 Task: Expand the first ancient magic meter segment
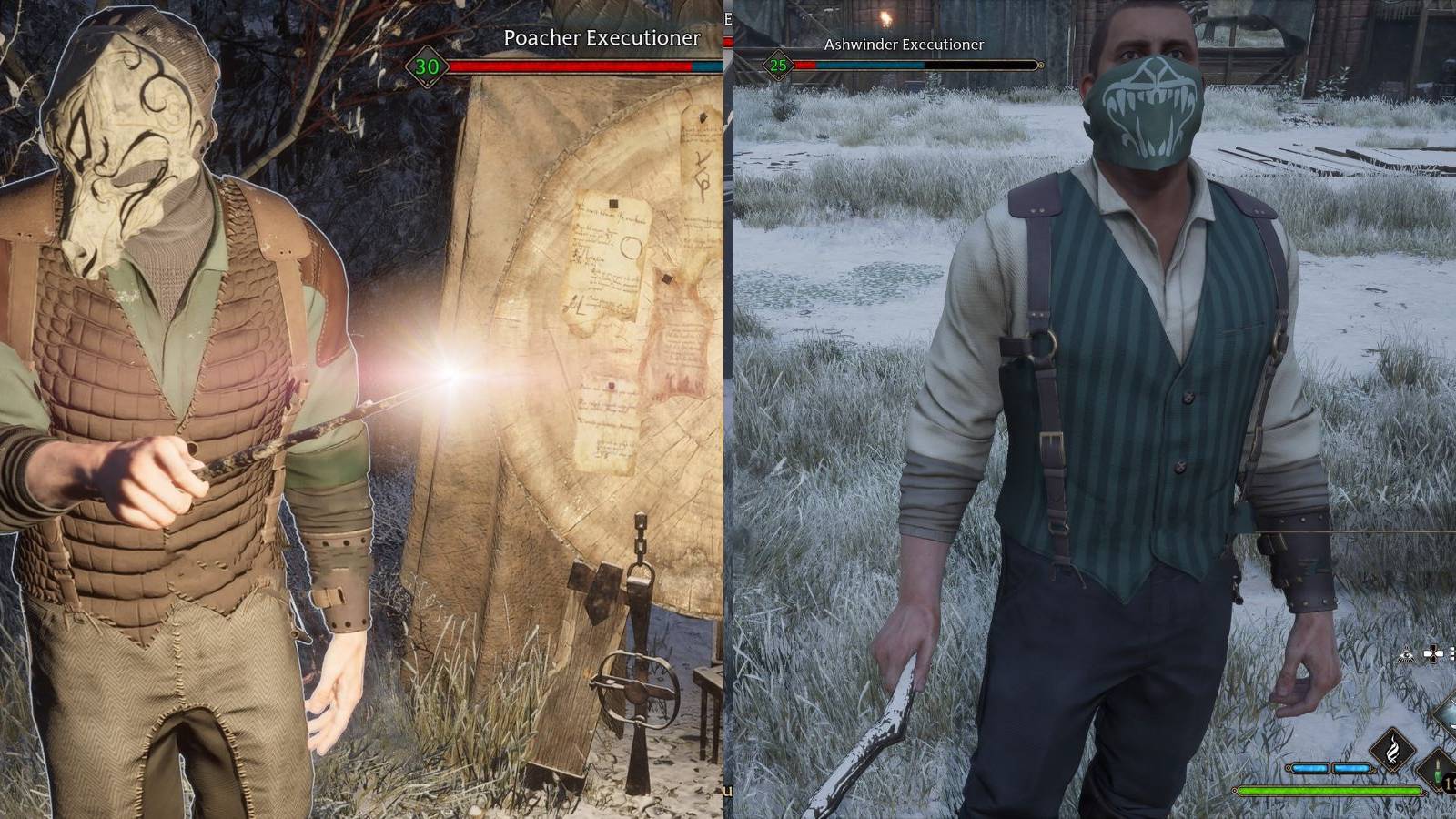pos(1309,767)
